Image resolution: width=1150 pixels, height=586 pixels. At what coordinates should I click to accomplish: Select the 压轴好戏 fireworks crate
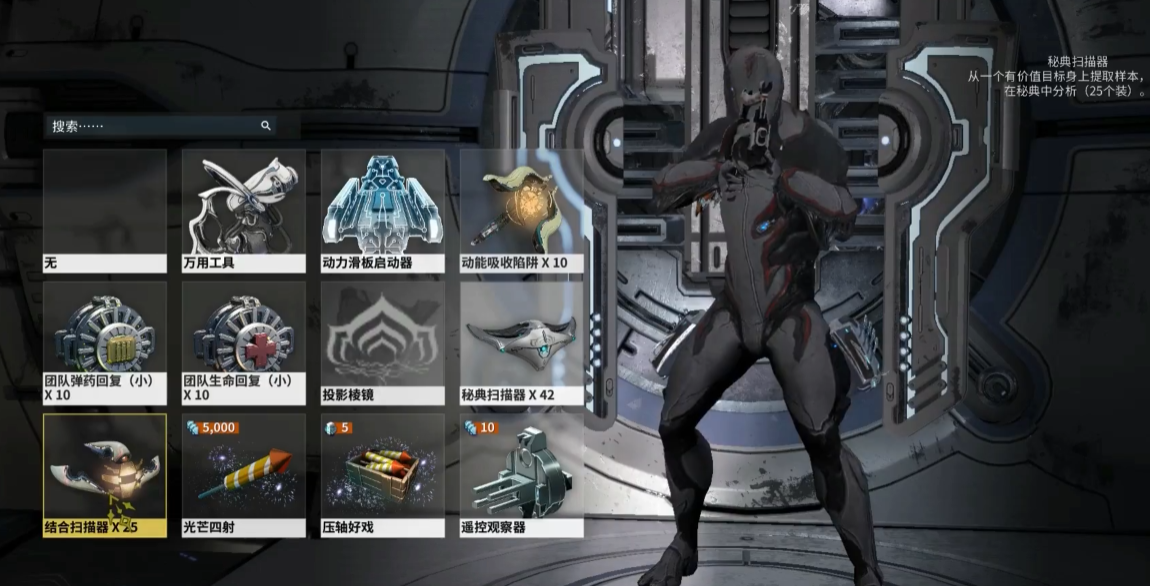382,475
